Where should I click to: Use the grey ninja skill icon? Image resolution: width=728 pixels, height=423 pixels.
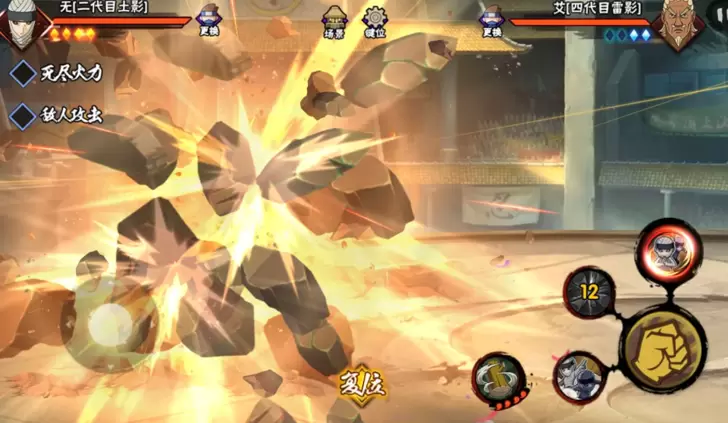pyautogui.click(x=579, y=375)
